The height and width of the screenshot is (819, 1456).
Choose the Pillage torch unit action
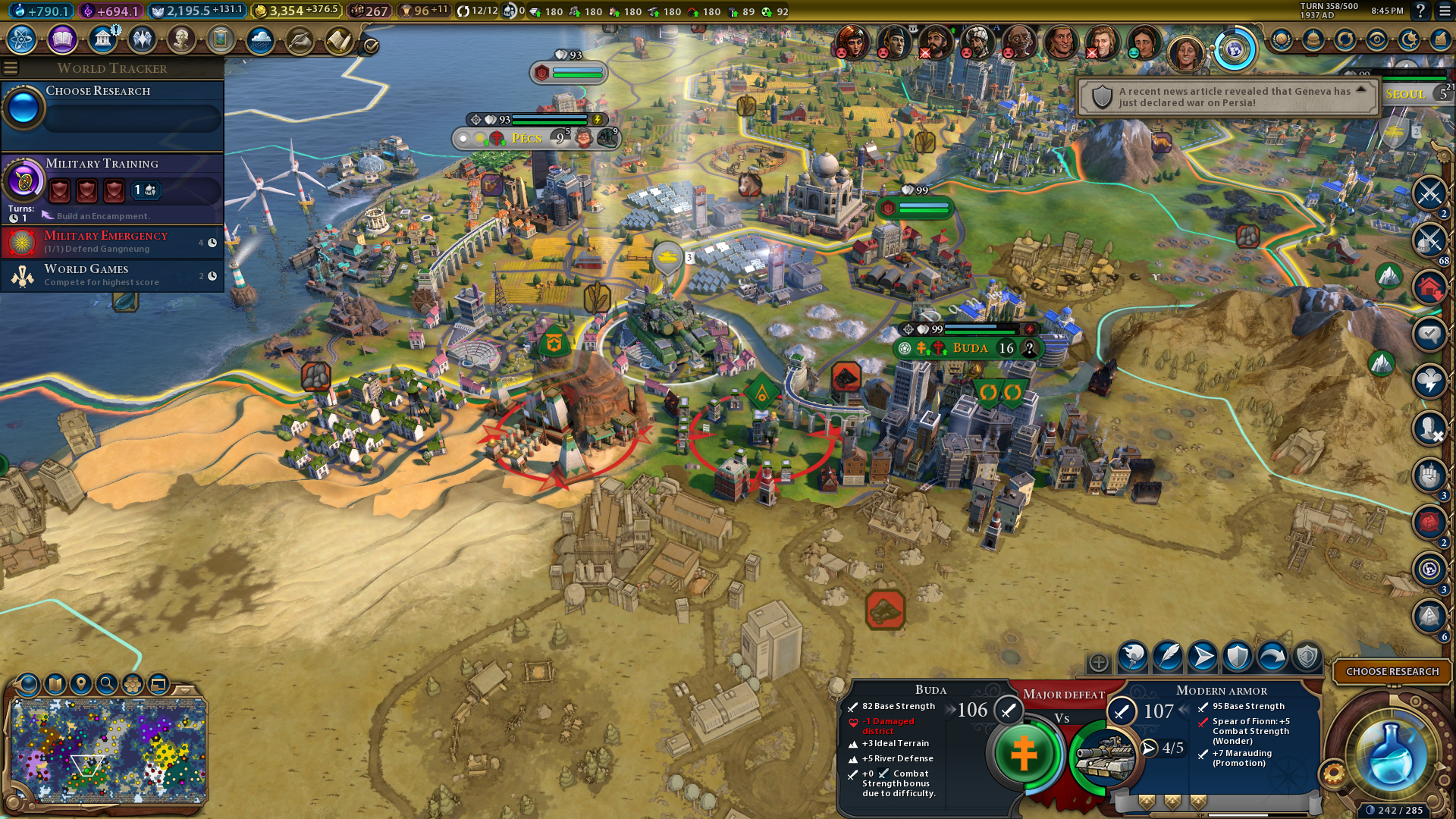1132,657
